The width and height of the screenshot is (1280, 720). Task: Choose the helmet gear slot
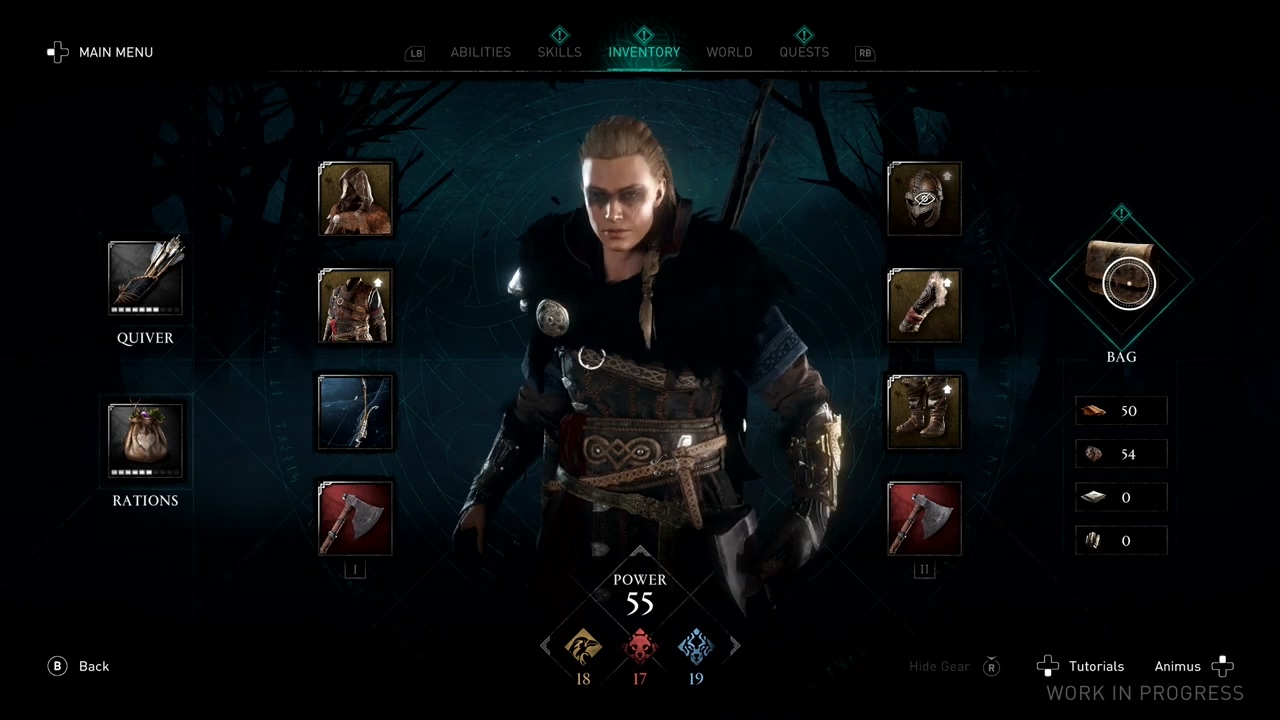[924, 199]
